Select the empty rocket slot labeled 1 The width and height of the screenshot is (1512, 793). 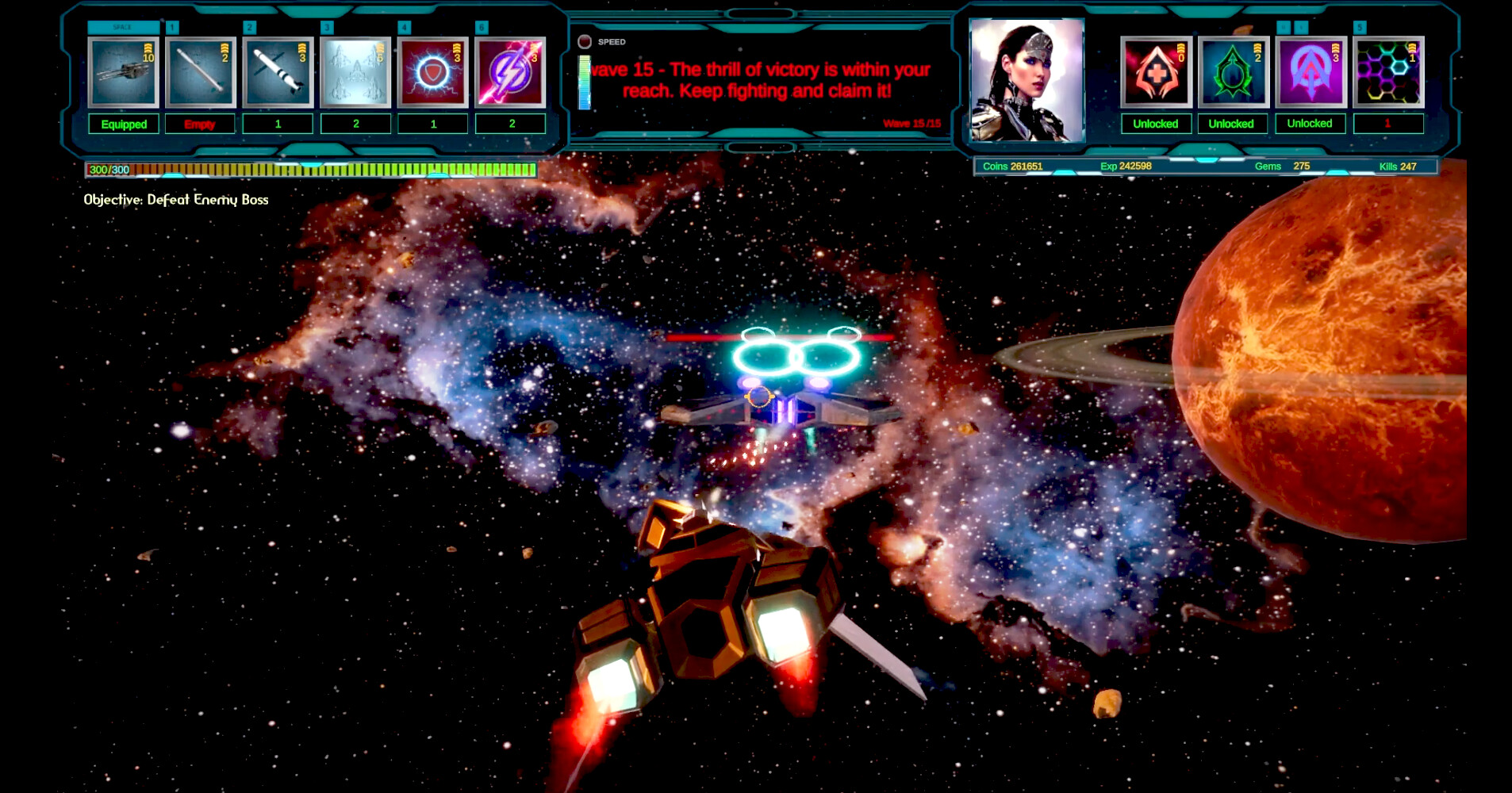tap(200, 73)
